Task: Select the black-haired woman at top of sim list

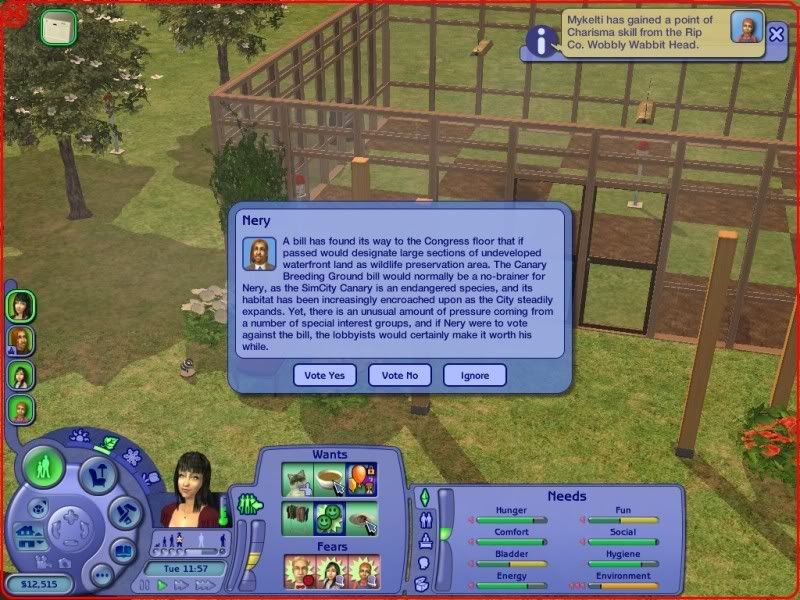Action: pyautogui.click(x=20, y=304)
